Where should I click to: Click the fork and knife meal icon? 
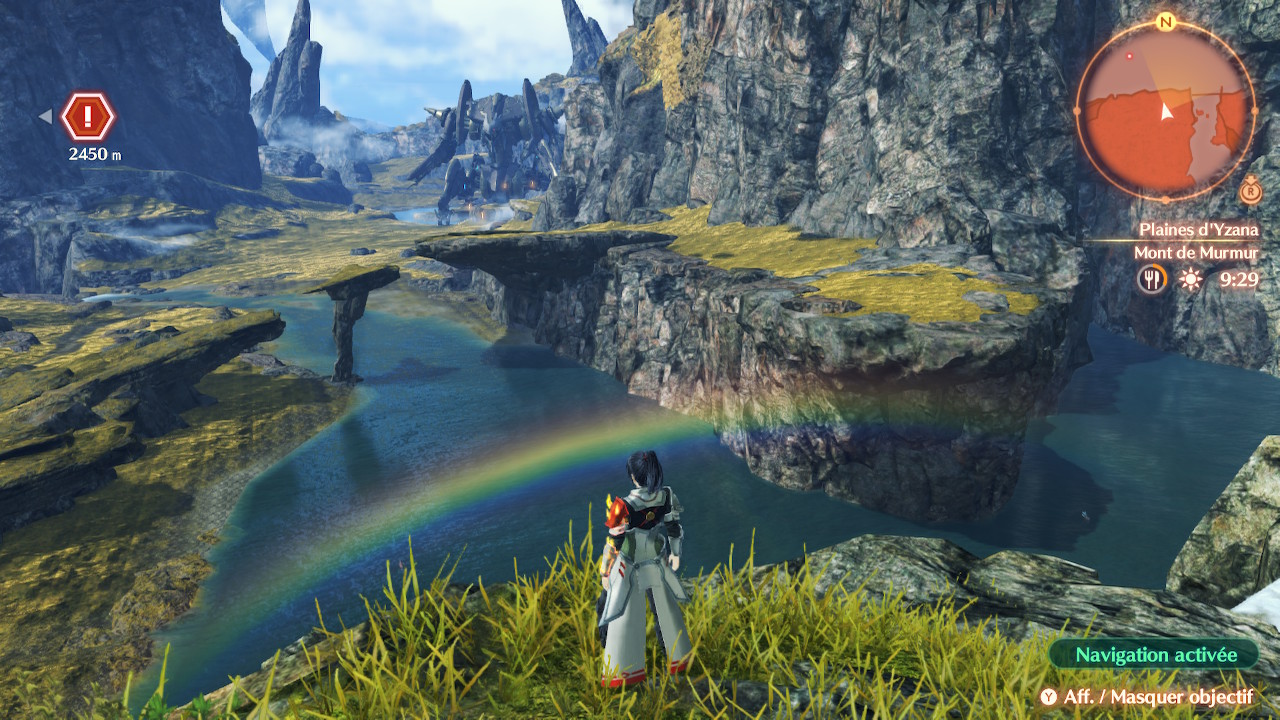(x=1152, y=279)
